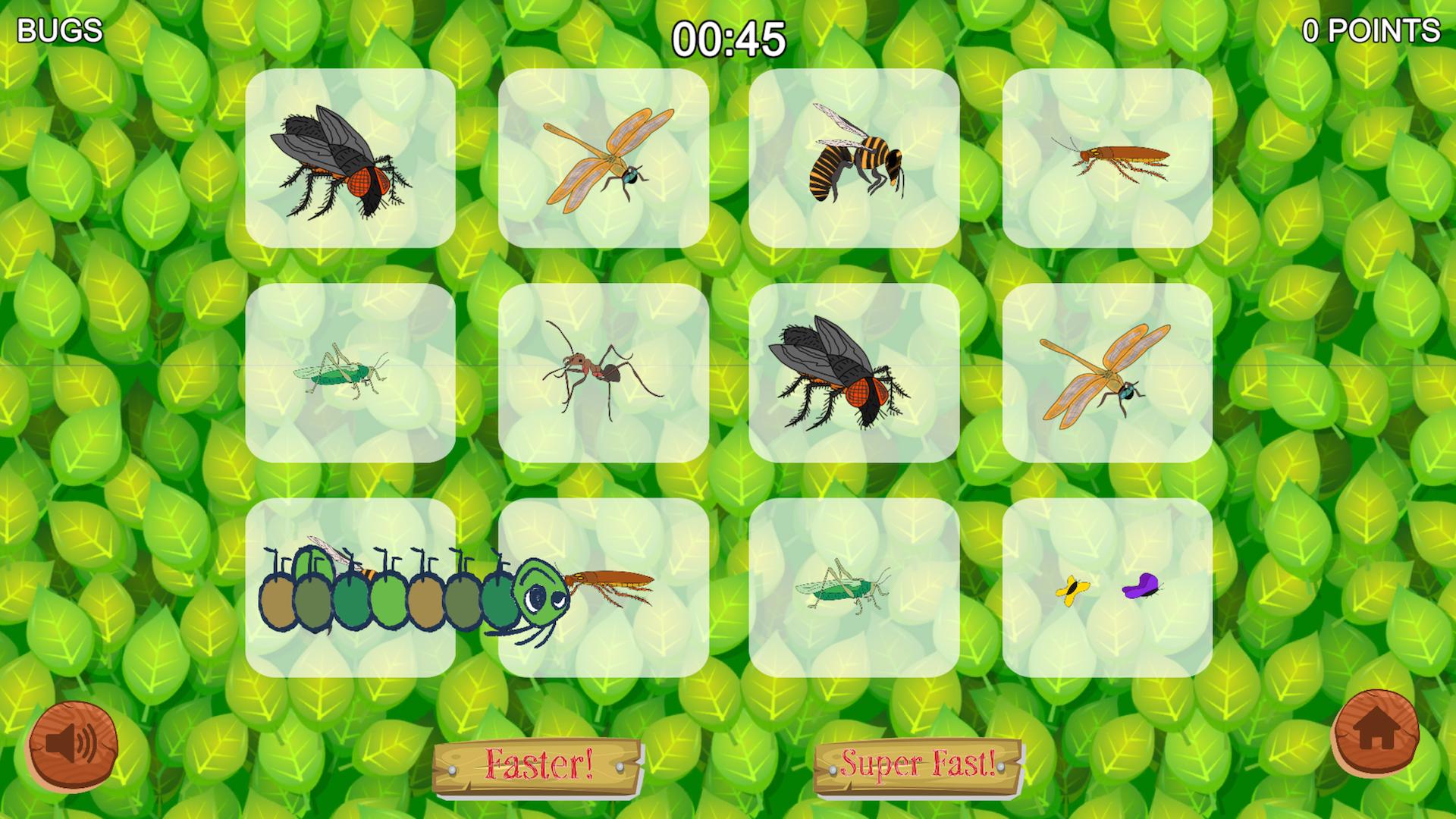
Task: Tap the fly in the middle row
Action: coord(842,375)
